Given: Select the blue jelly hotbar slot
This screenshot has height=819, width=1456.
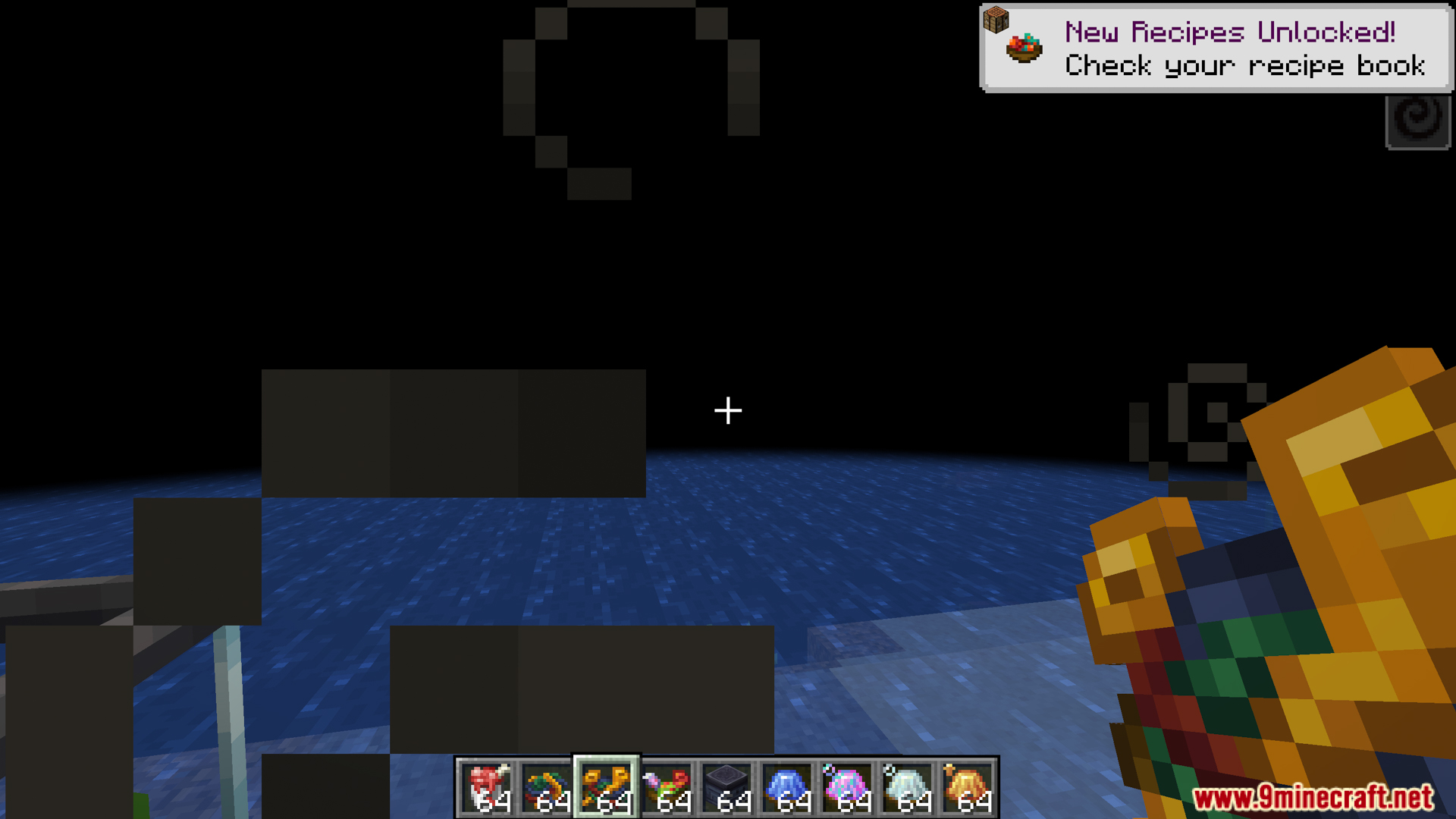Looking at the screenshot, I should pos(787,787).
